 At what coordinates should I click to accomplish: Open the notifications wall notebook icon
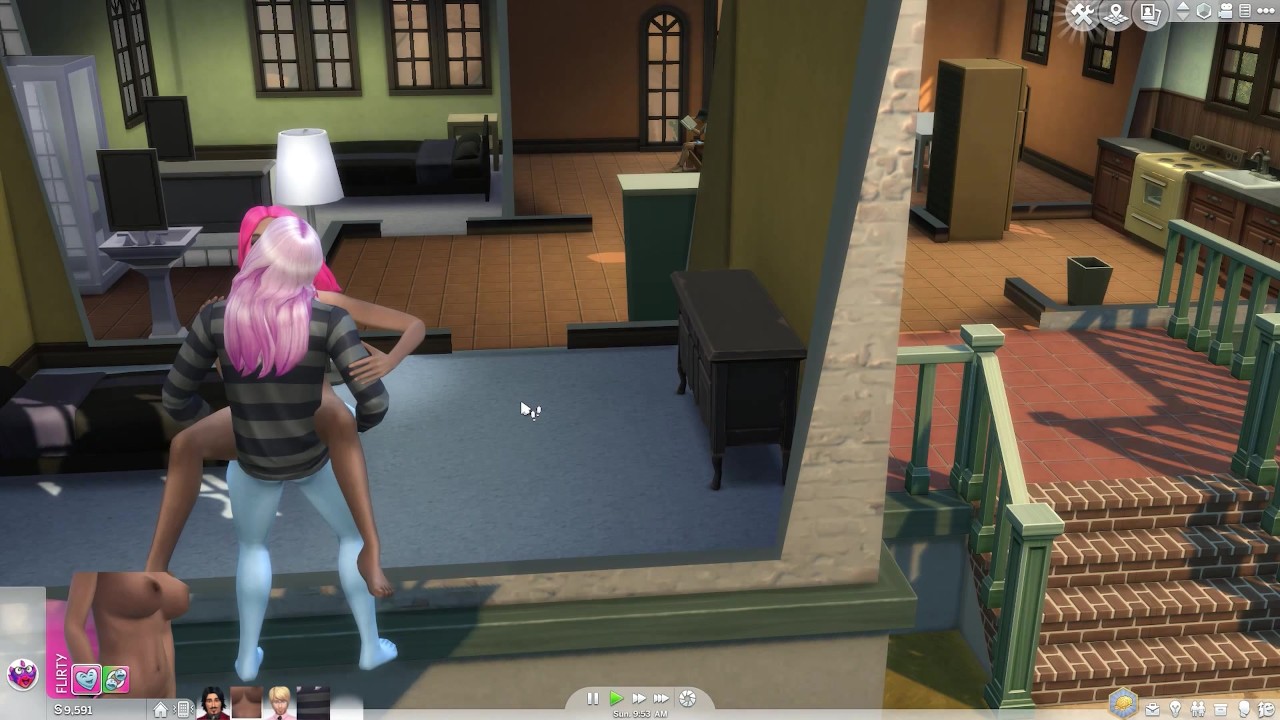pyautogui.click(x=1245, y=12)
